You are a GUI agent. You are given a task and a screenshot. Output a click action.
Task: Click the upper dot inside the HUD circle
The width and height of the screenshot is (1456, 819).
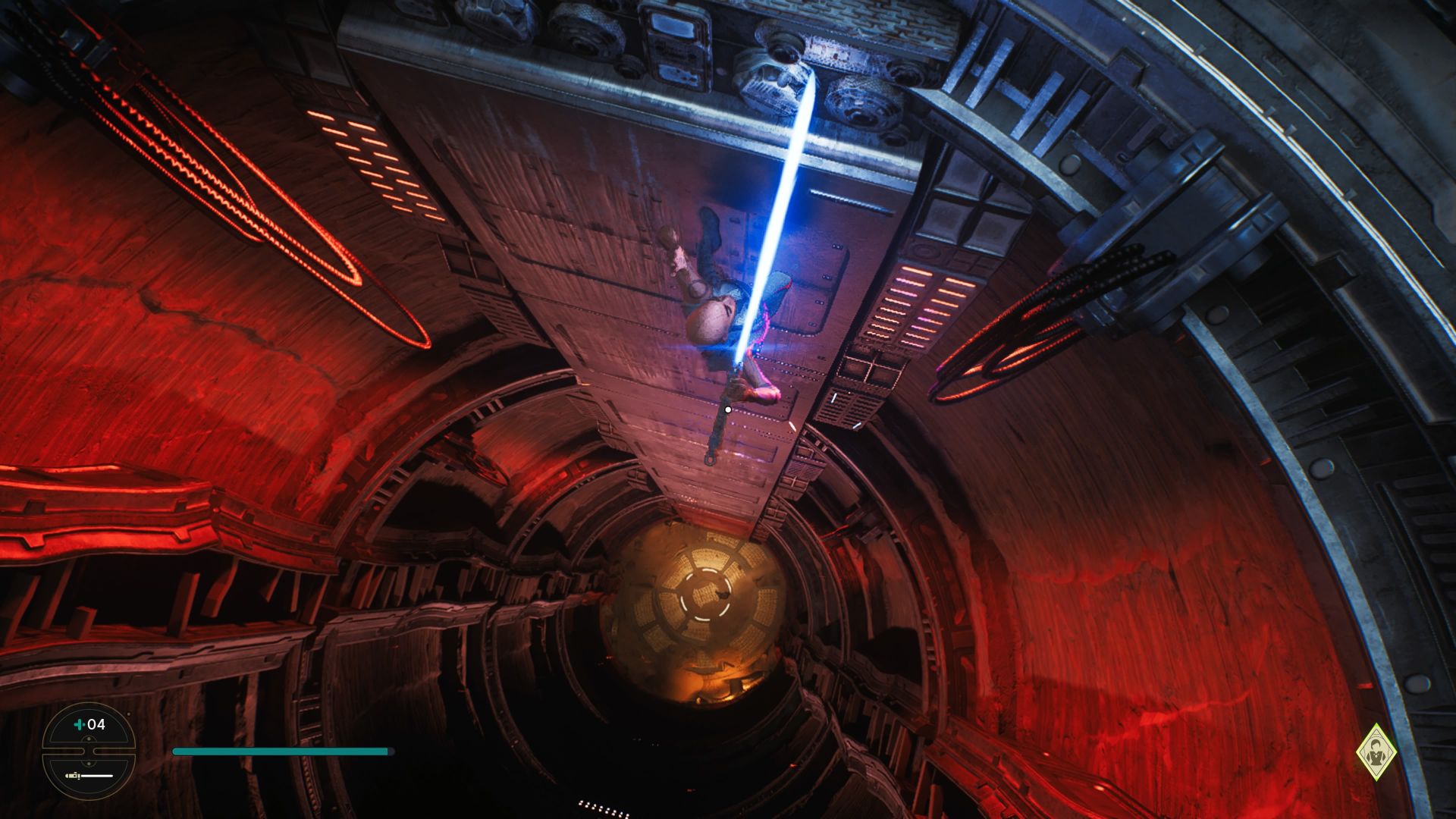tap(89, 739)
